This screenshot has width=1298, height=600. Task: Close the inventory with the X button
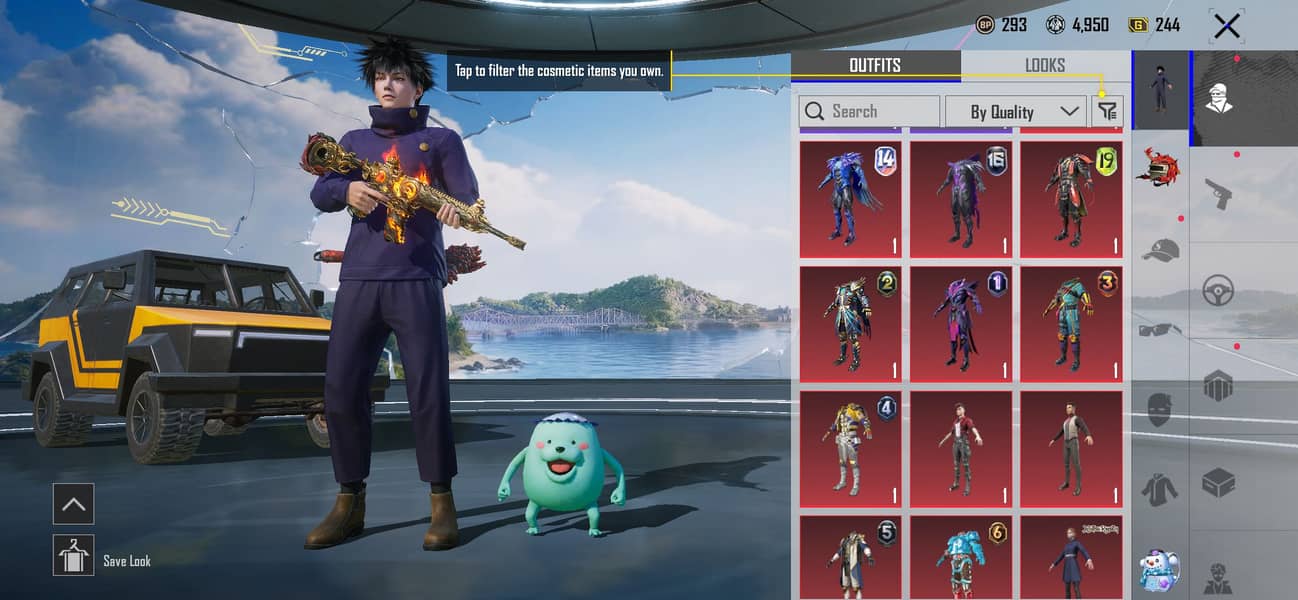tap(1226, 26)
